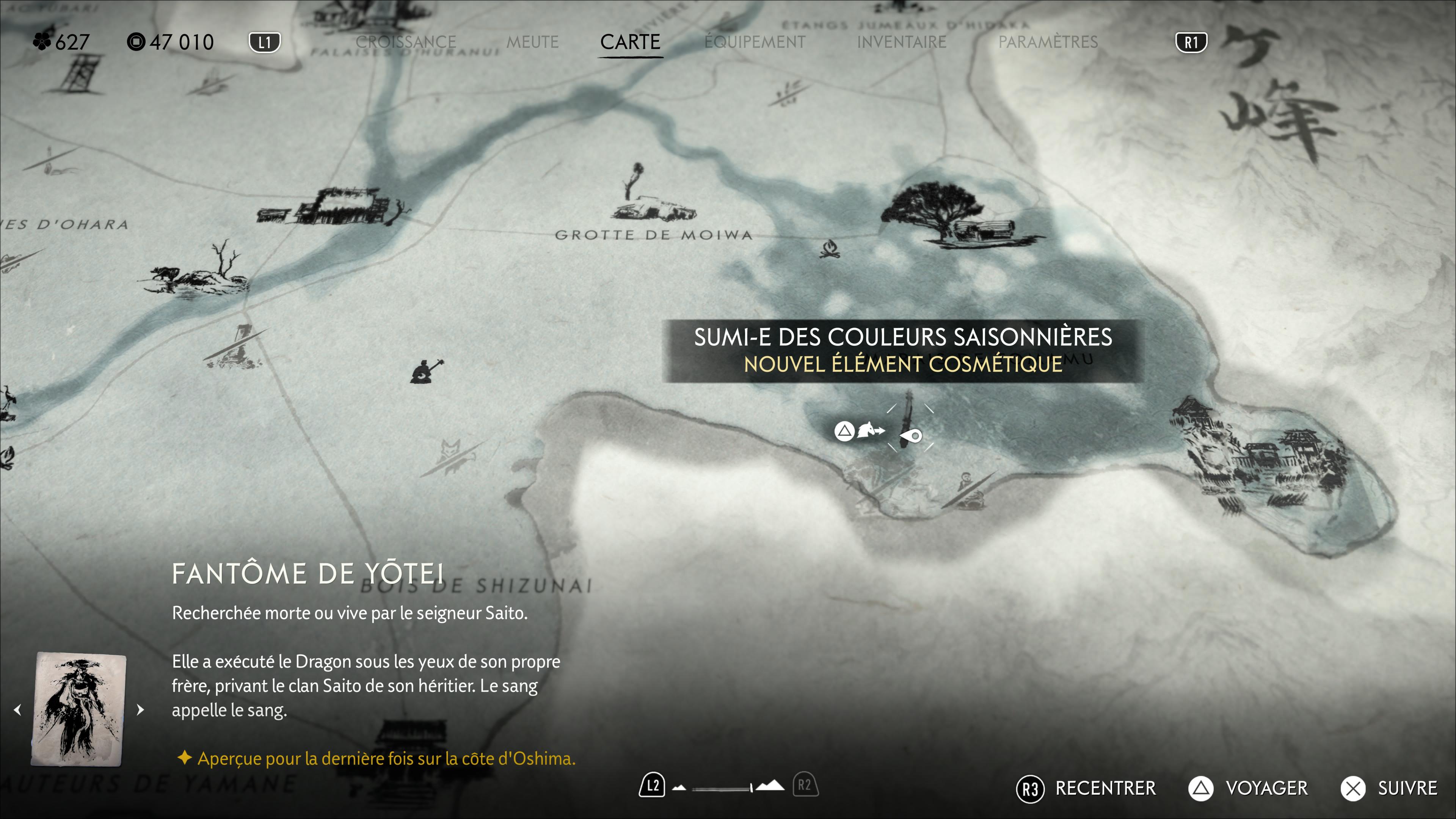Track the objective with Suivre

pos(1389,789)
